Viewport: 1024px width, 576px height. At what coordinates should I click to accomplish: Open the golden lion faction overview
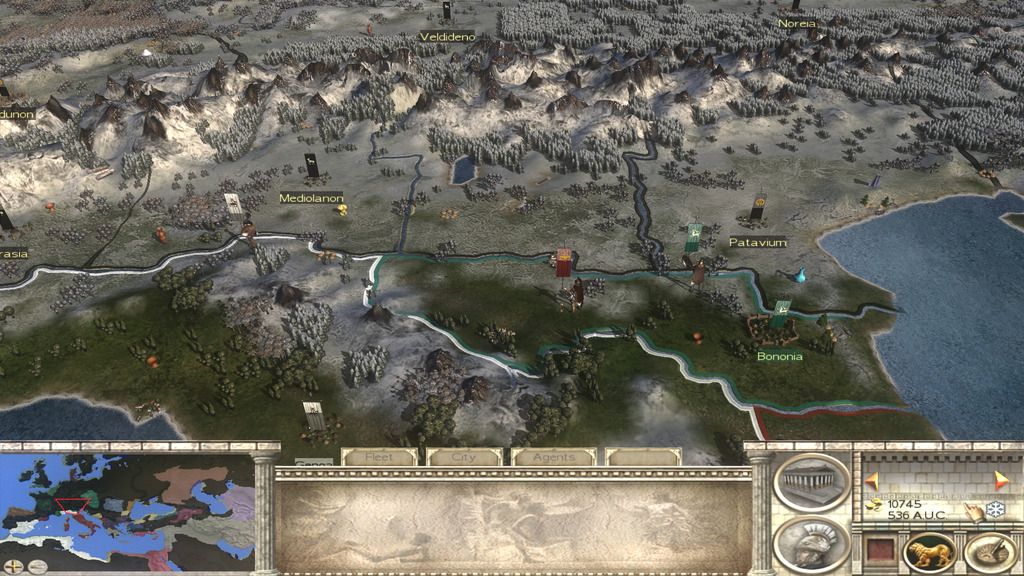pyautogui.click(x=929, y=553)
